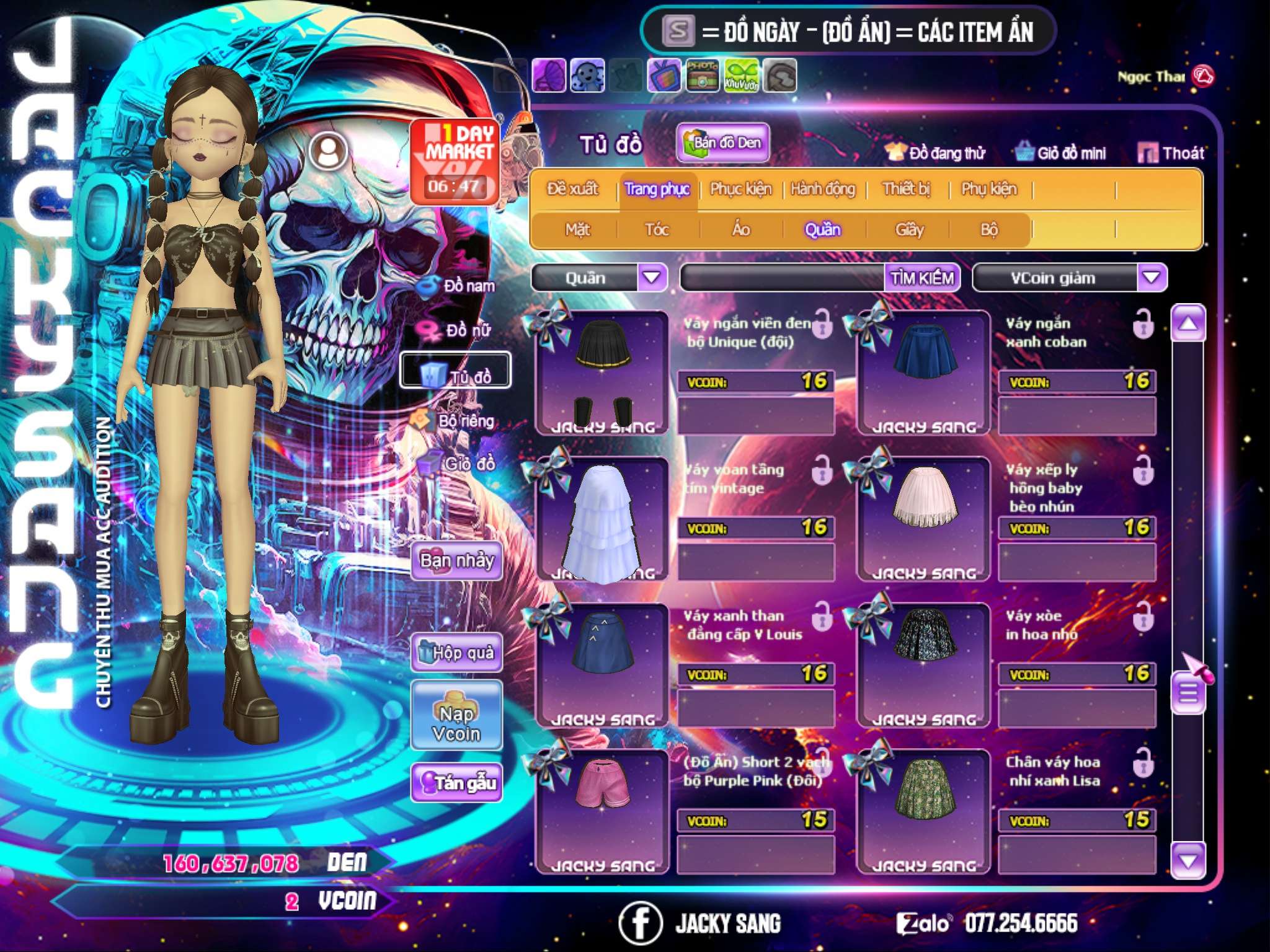Switch to the Phục kiện tab
Image resolution: width=1270 pixels, height=952 pixels.
740,189
